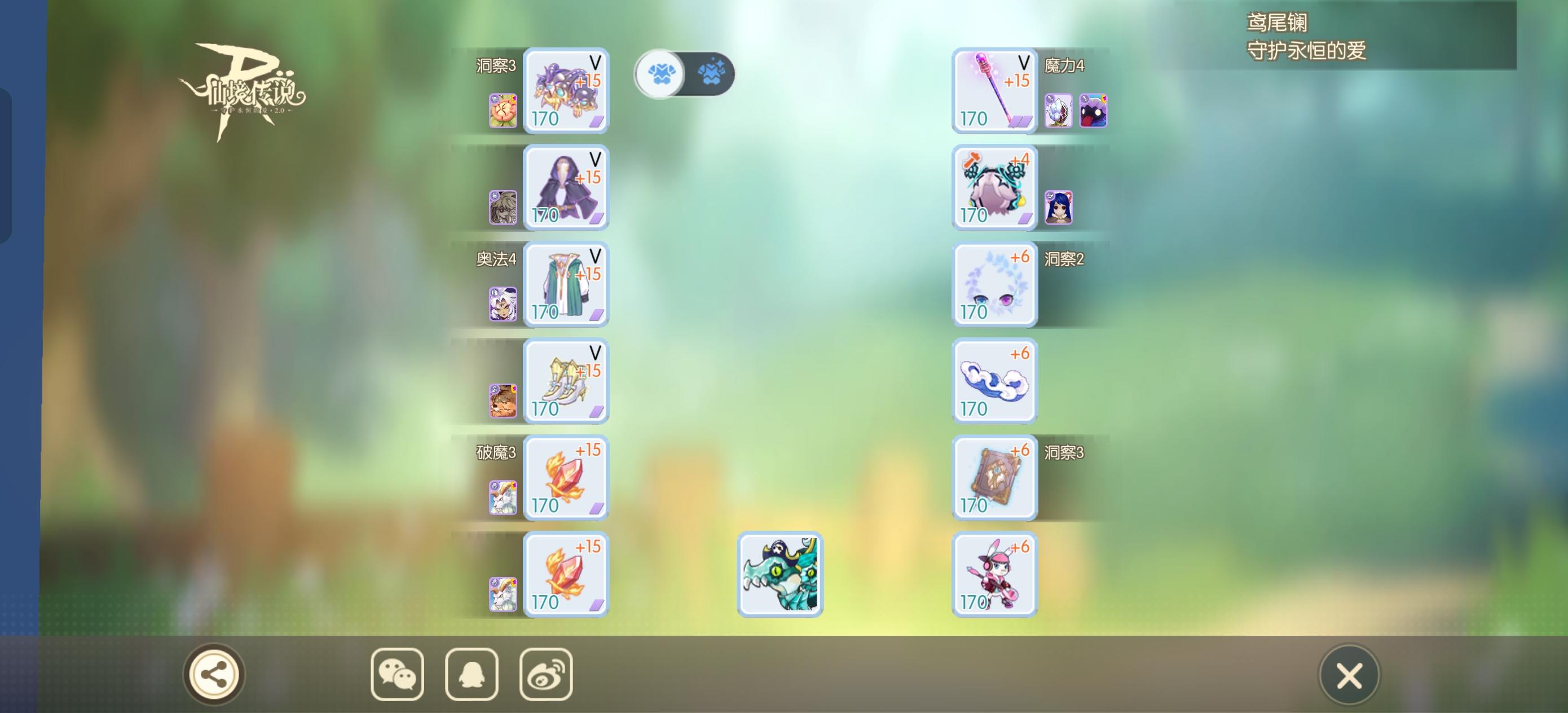Select the +6 cloud-shaped accessory

tap(993, 381)
